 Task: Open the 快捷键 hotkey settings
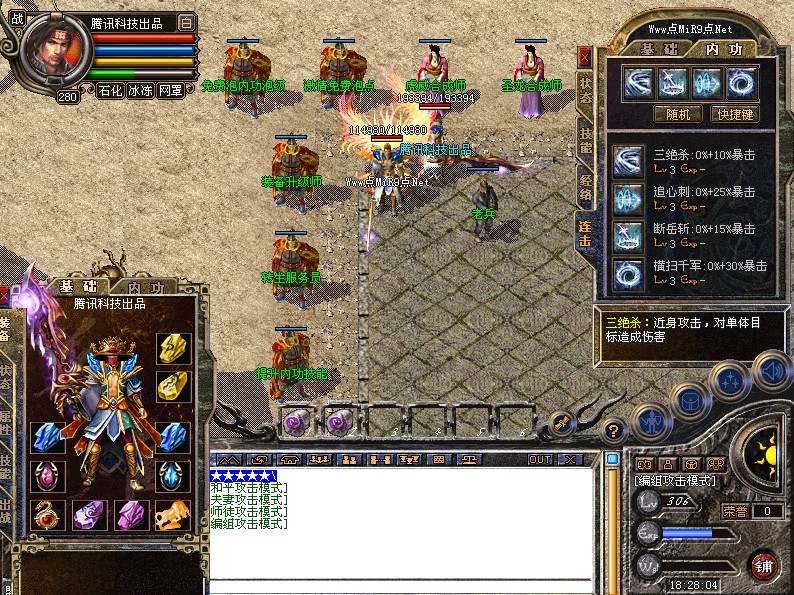point(734,114)
